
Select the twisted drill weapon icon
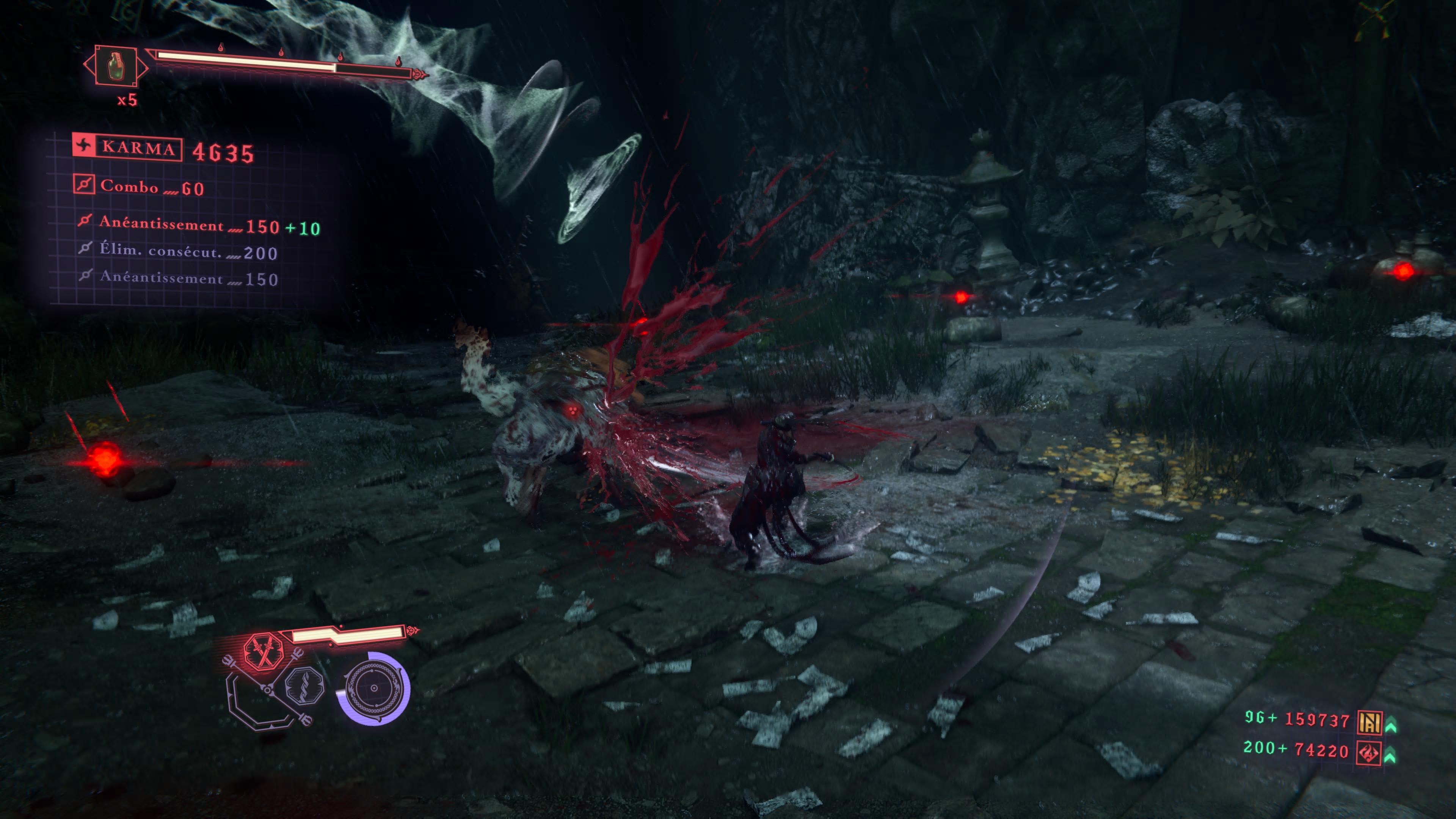click(x=305, y=686)
